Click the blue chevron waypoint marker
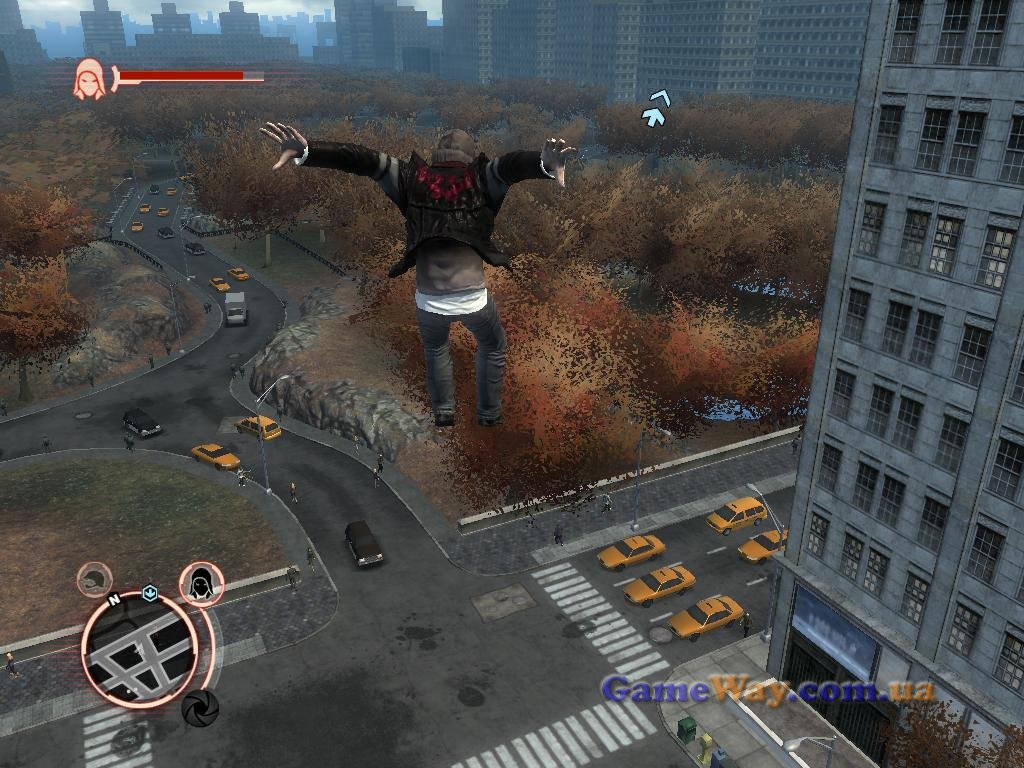 coord(655,108)
